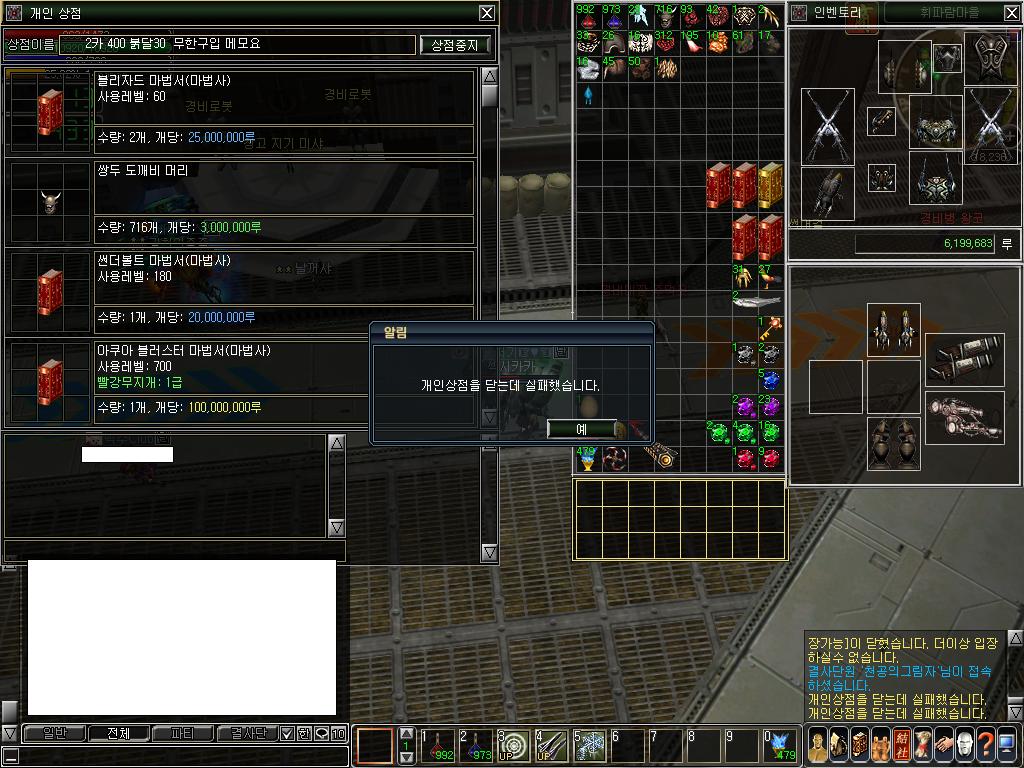Use the red potion in hotbar slot 1
This screenshot has width=1024, height=768.
point(439,746)
